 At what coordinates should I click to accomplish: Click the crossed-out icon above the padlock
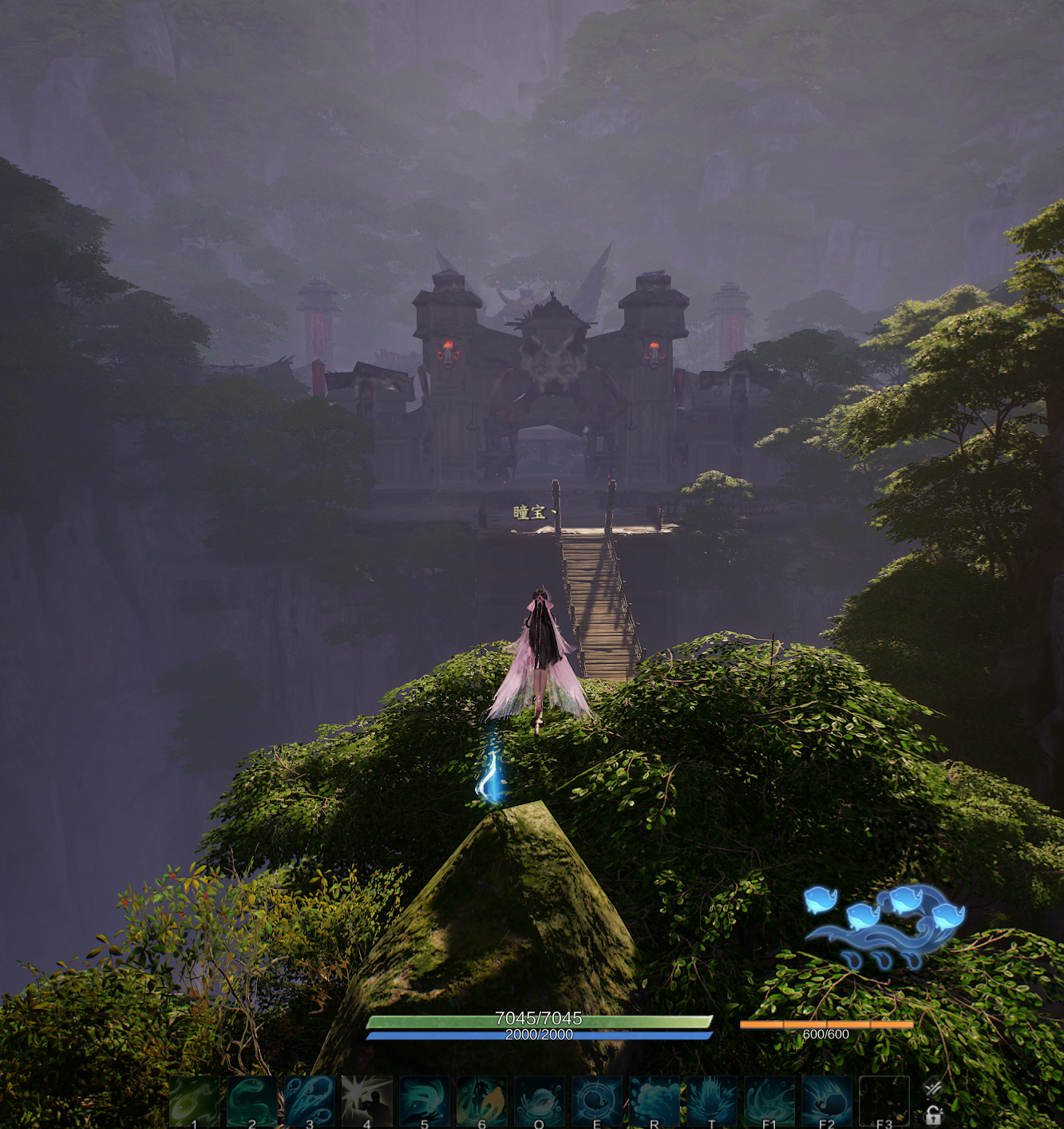click(x=932, y=1087)
